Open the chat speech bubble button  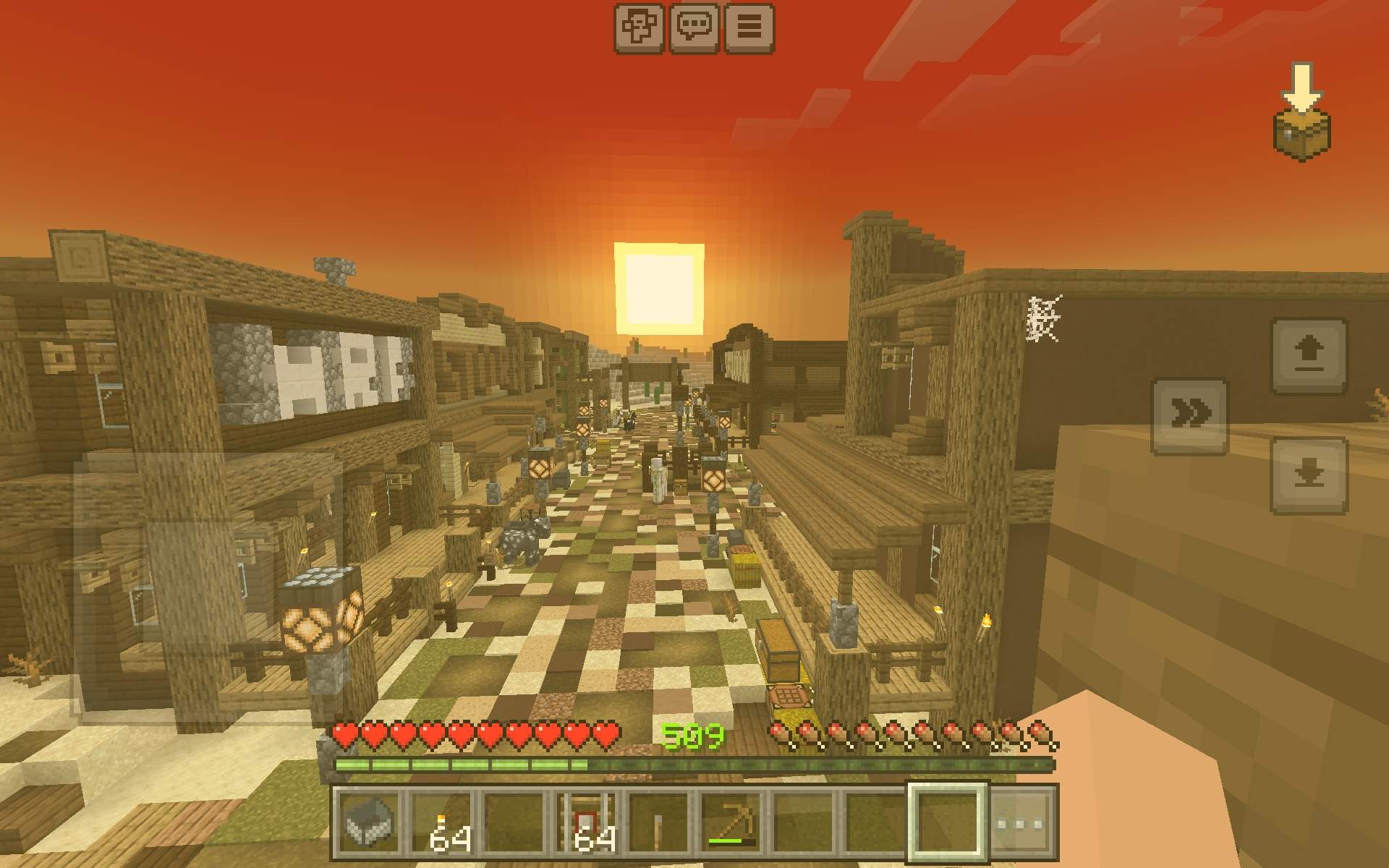694,28
